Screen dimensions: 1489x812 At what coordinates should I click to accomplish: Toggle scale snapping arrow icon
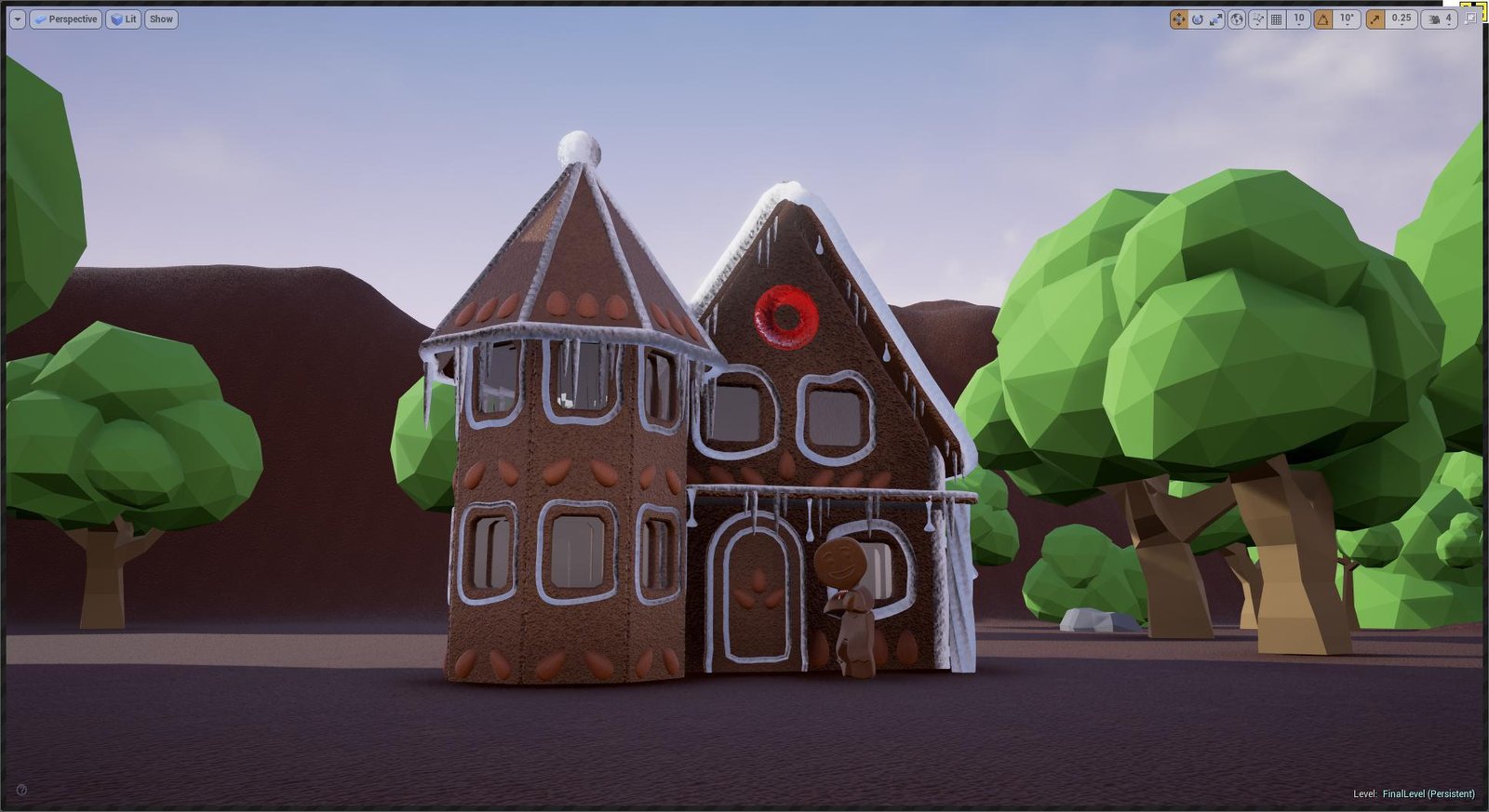pos(1376,19)
